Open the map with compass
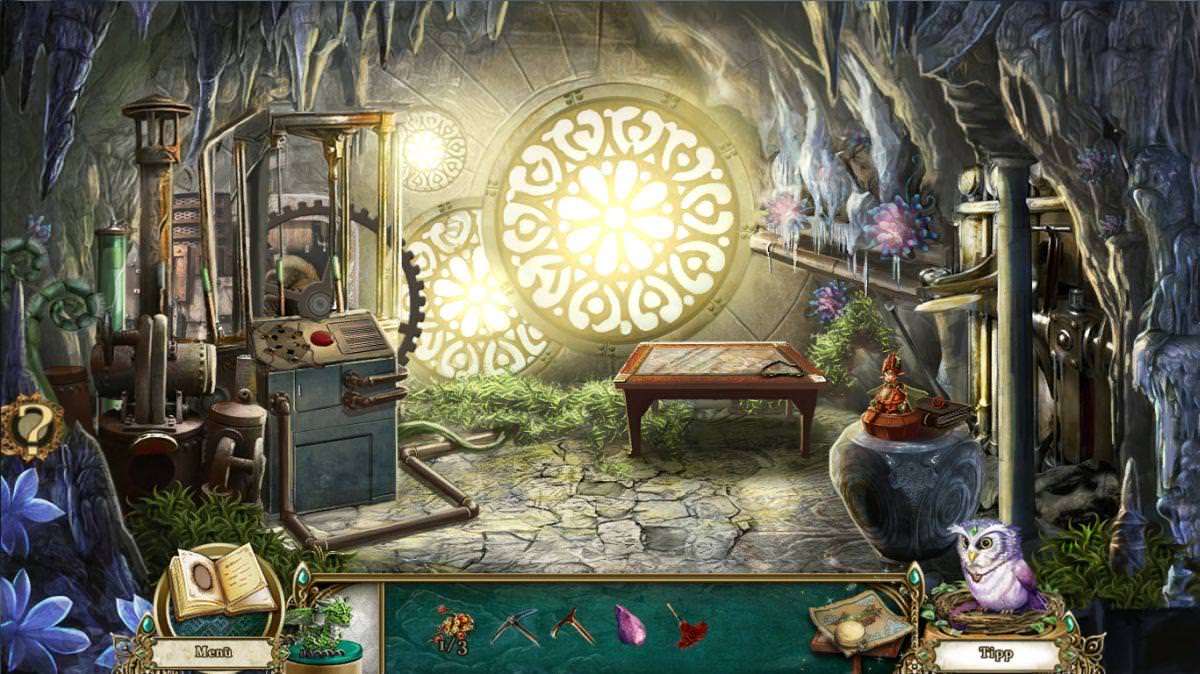Viewport: 1200px width, 674px height. coord(858,623)
